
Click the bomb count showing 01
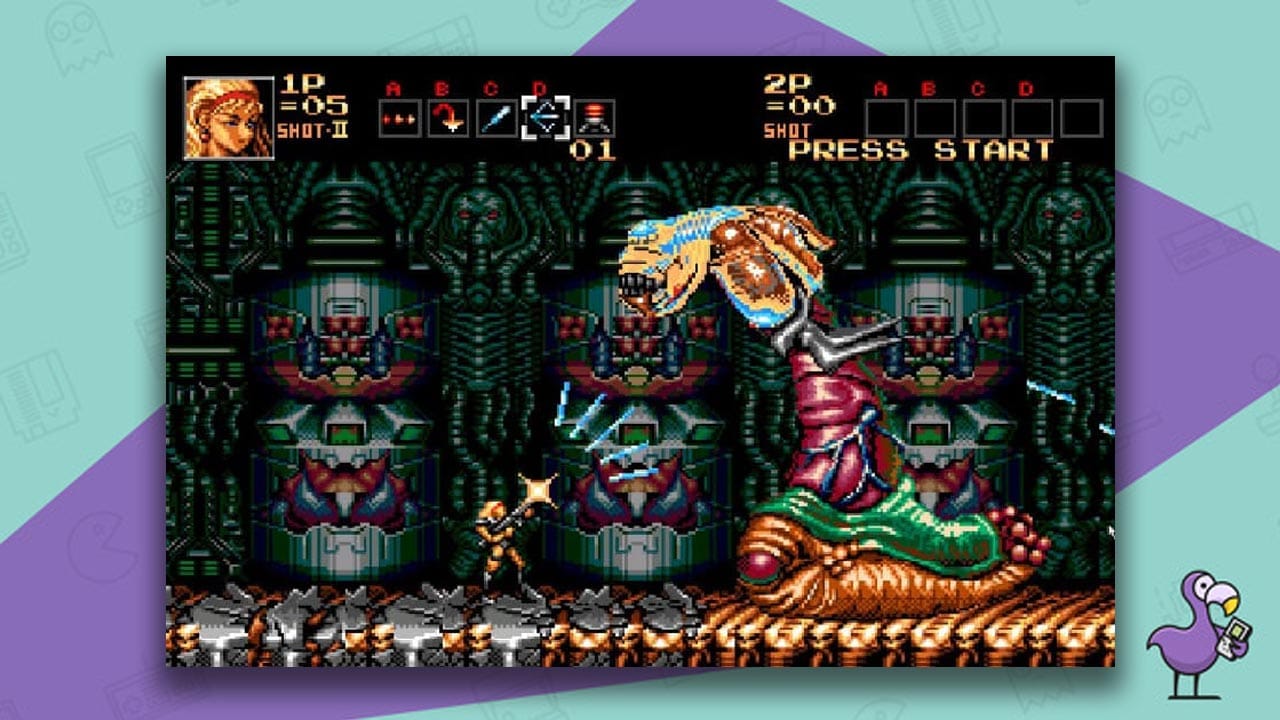pos(591,148)
